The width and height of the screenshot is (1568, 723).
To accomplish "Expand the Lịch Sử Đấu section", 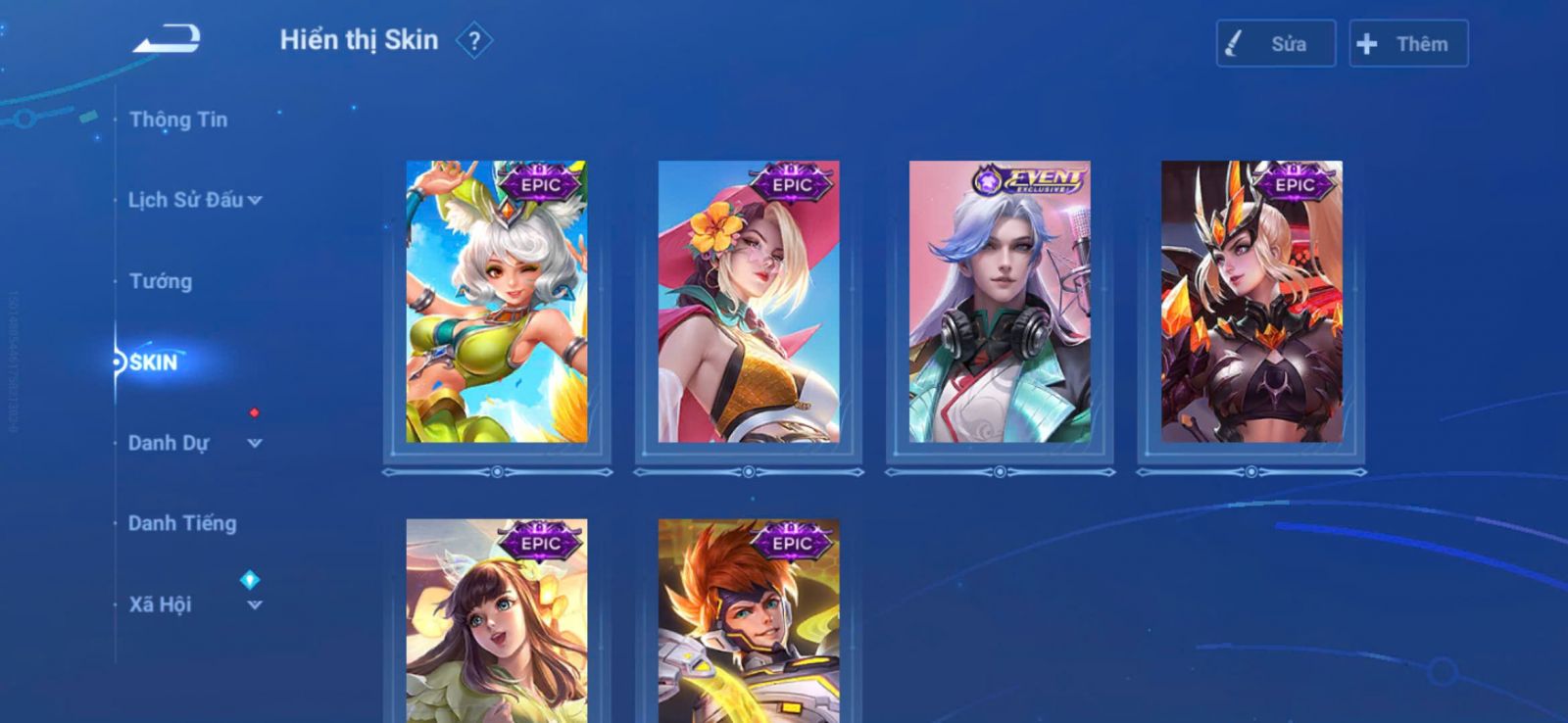I will [x=194, y=200].
